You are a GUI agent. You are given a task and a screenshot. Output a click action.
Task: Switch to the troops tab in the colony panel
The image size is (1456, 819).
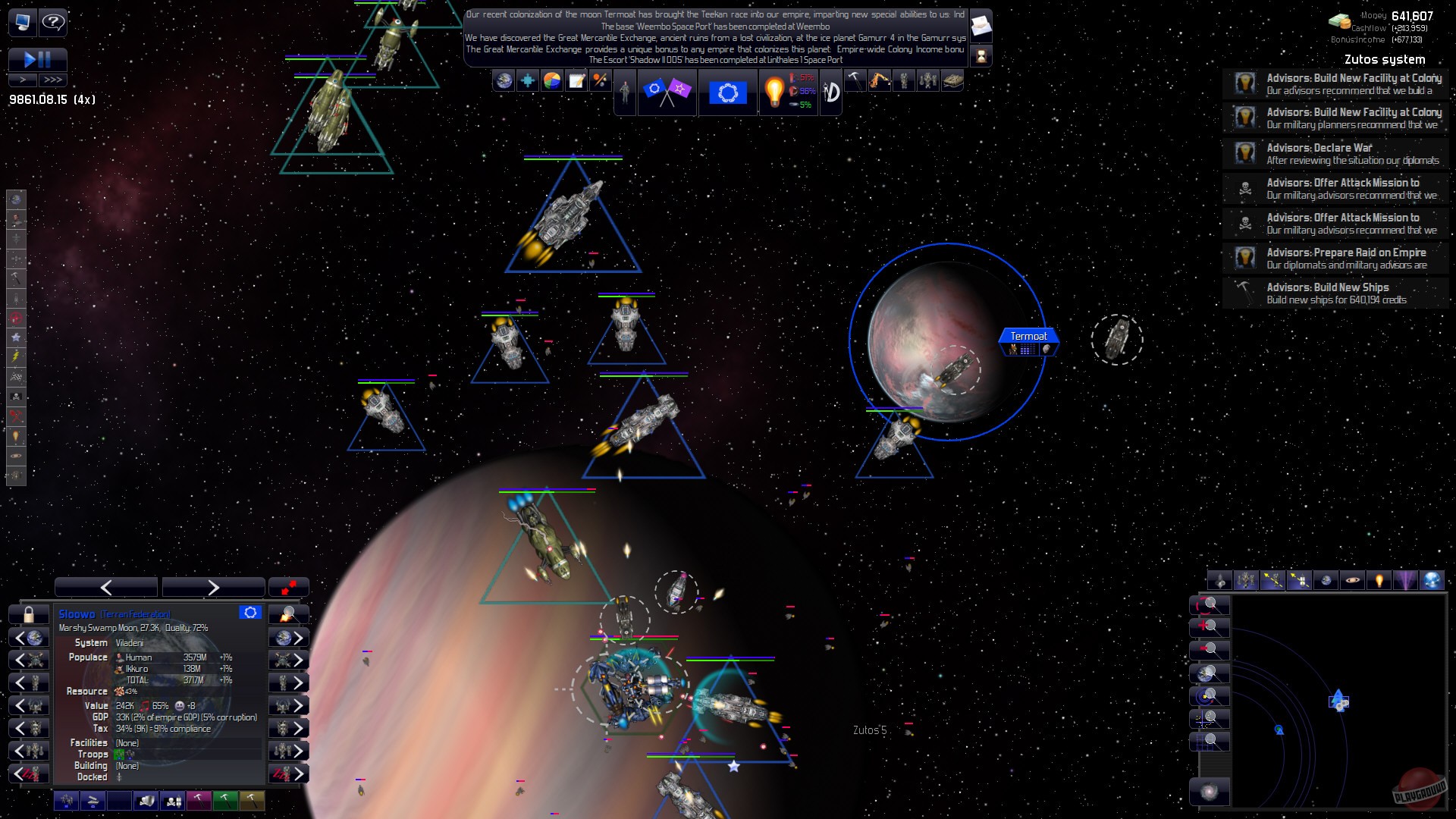tap(66, 800)
